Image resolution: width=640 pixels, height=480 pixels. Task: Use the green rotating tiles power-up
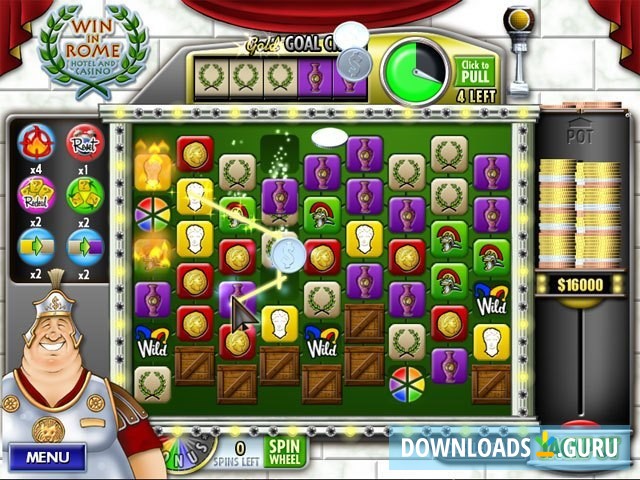pyautogui.click(x=85, y=194)
